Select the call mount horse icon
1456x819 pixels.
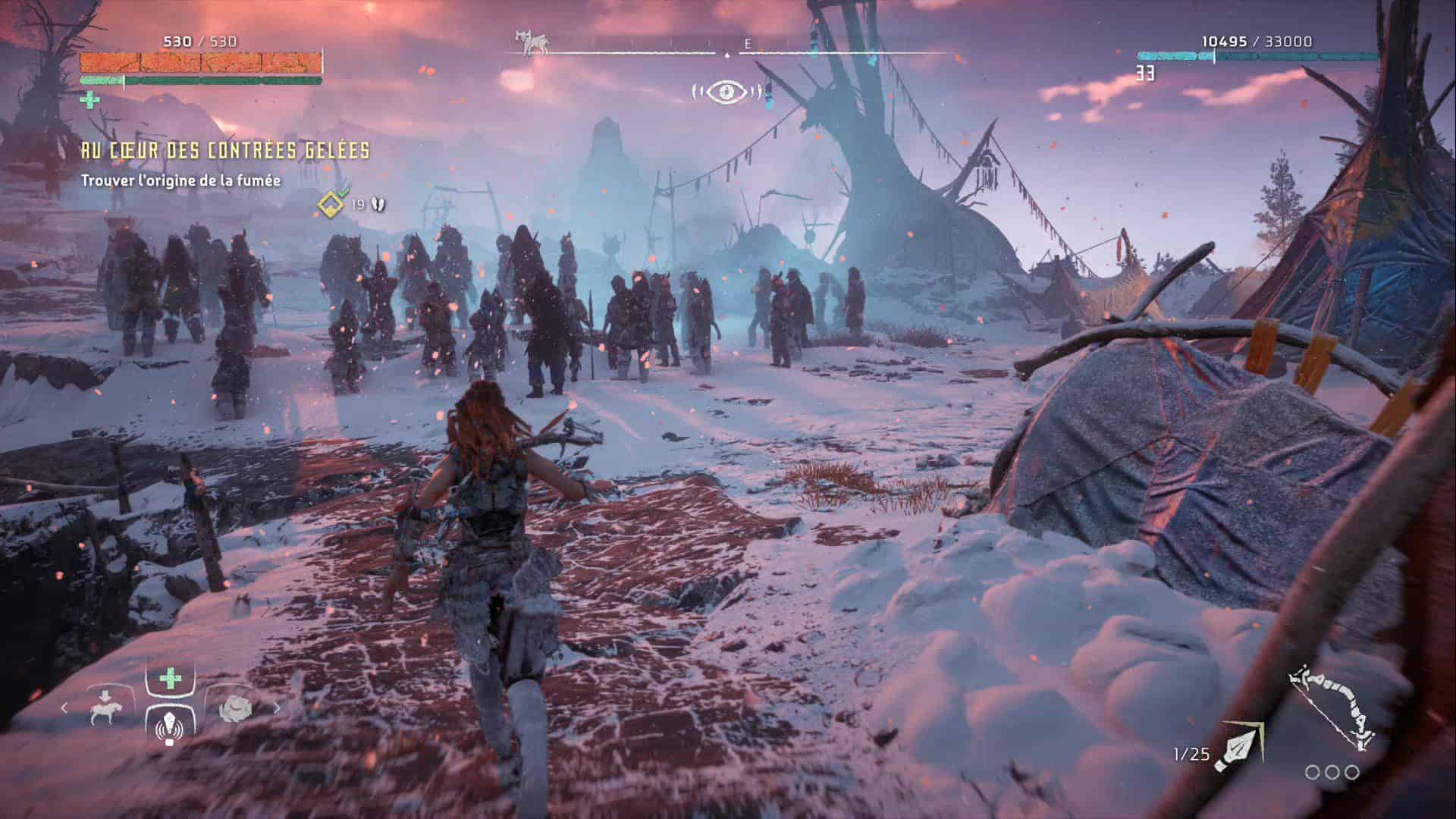(x=103, y=708)
